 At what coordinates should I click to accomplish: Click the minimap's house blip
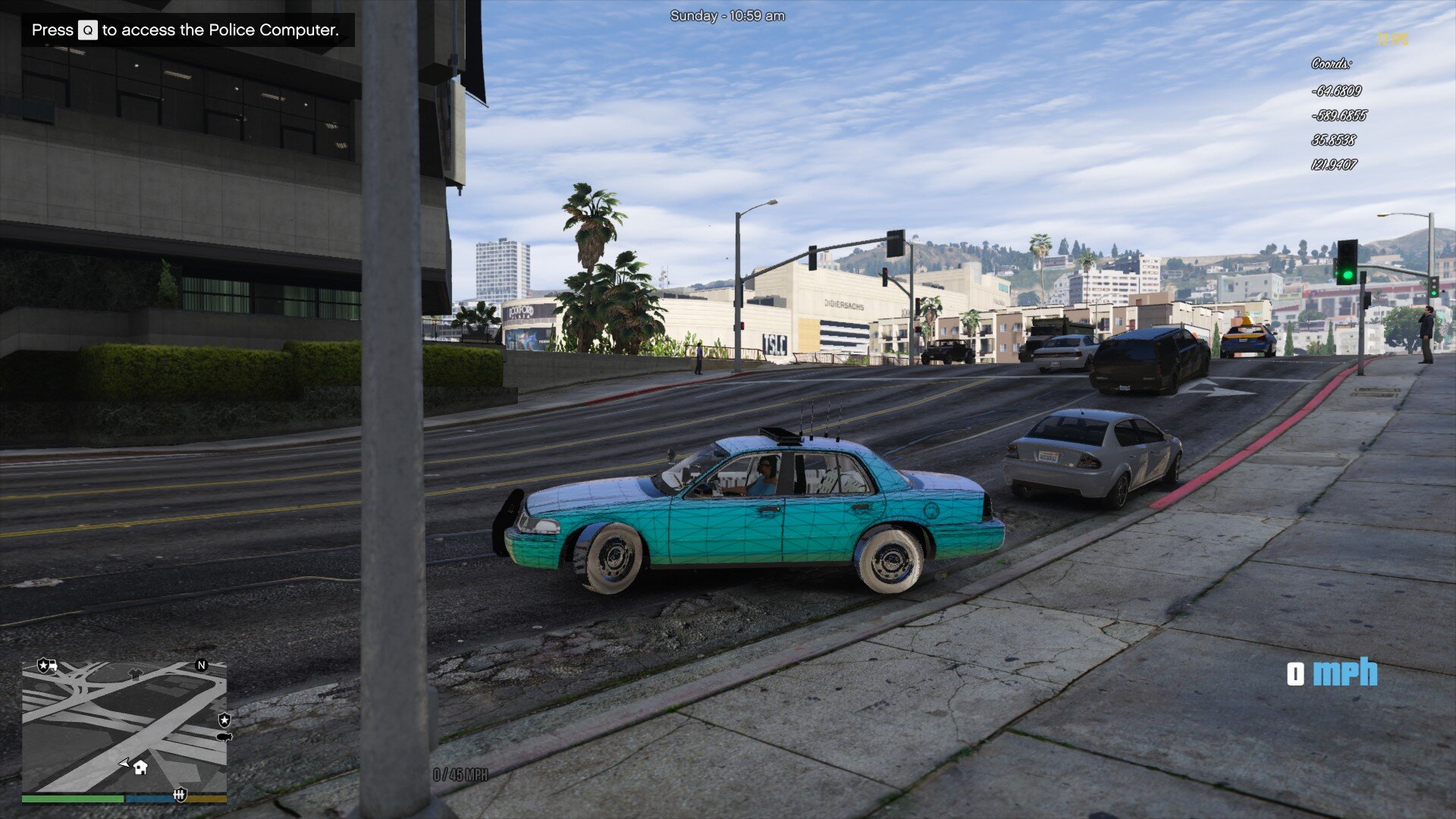(x=140, y=767)
